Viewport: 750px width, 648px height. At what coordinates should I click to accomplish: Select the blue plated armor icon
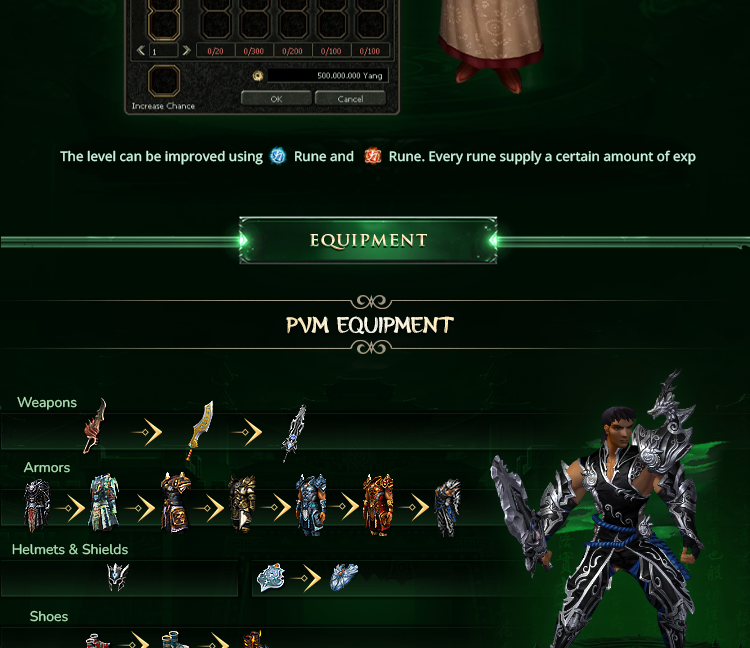point(311,505)
